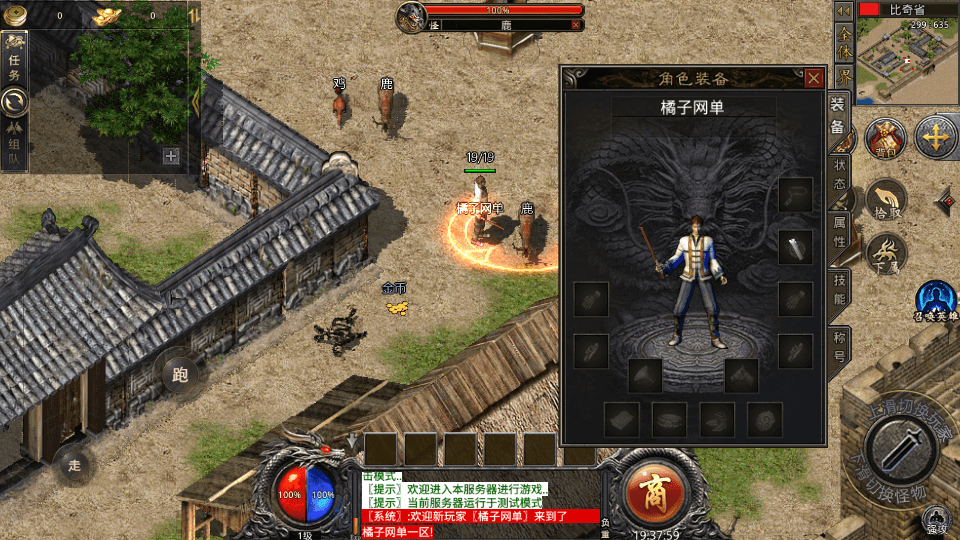Click the plus button in quest panel
This screenshot has height=540, width=960.
(x=171, y=156)
